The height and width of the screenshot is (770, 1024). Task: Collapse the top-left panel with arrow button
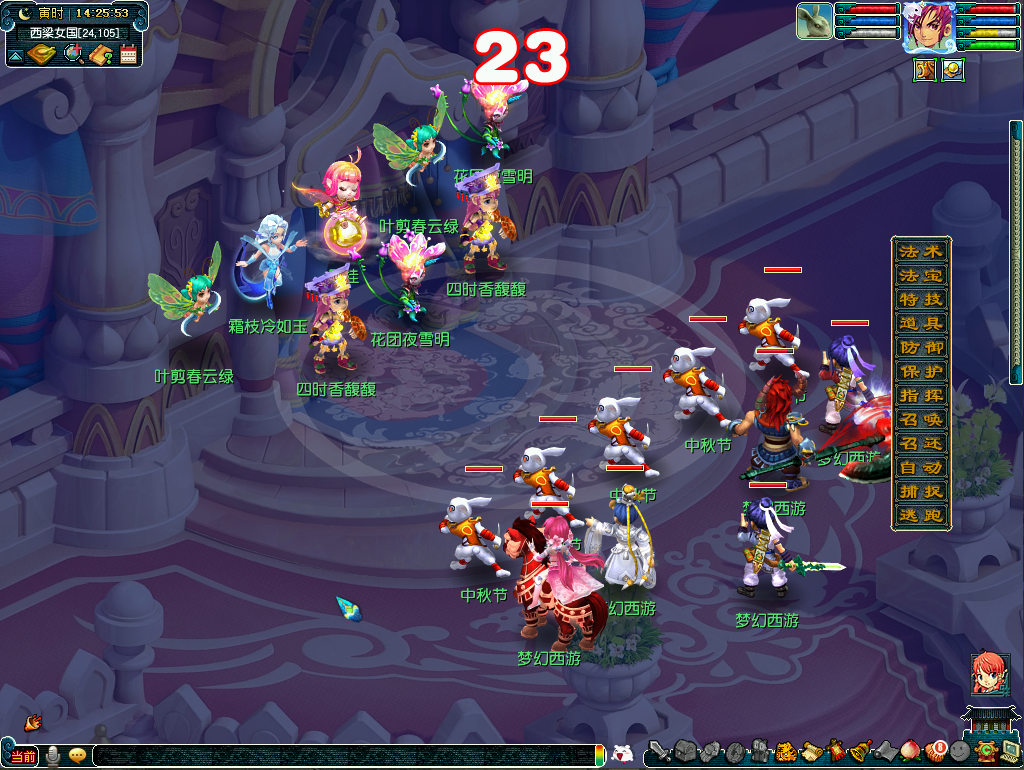16,56
